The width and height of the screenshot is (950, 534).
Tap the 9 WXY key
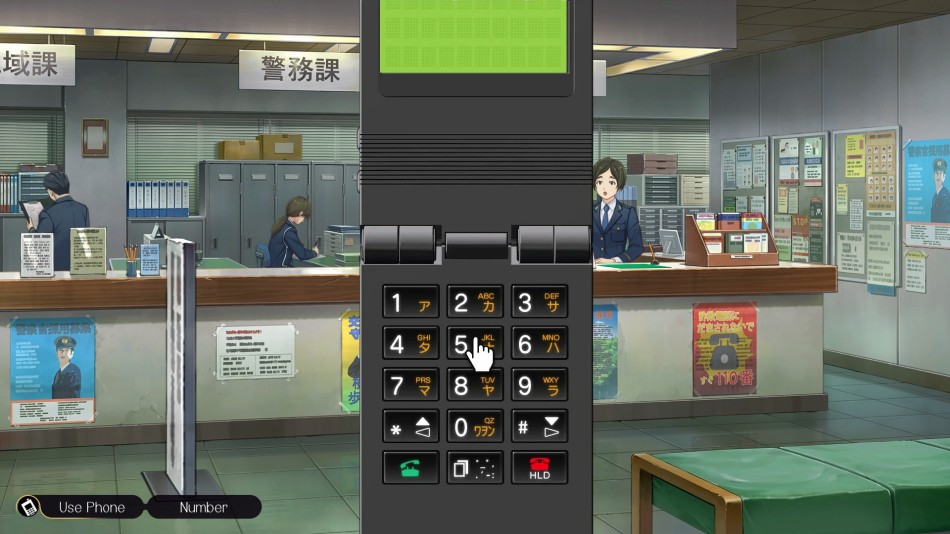click(x=539, y=385)
